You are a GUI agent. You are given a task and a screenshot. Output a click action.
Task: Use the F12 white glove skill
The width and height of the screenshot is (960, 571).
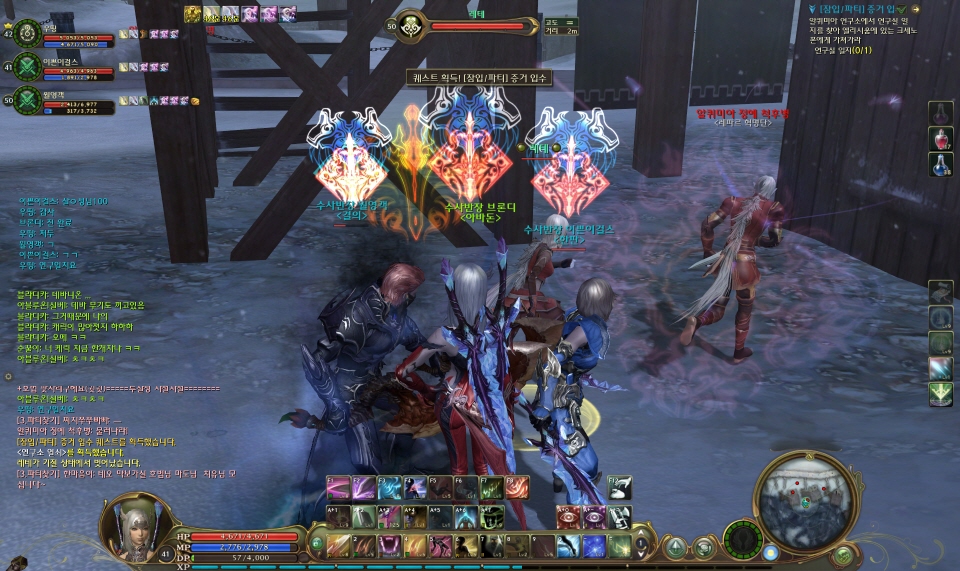pyautogui.click(x=620, y=488)
